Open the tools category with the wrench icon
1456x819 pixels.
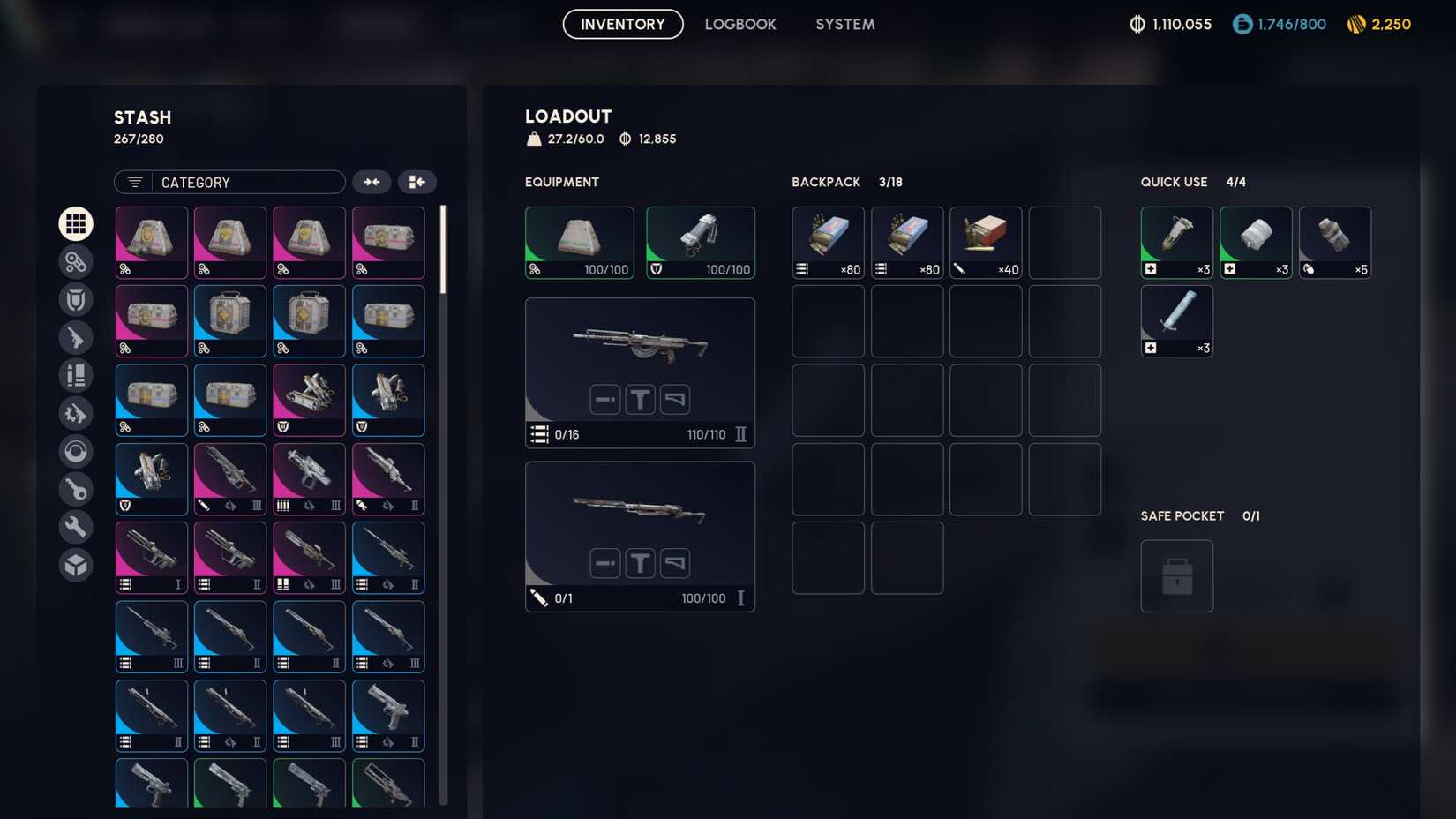click(x=76, y=526)
